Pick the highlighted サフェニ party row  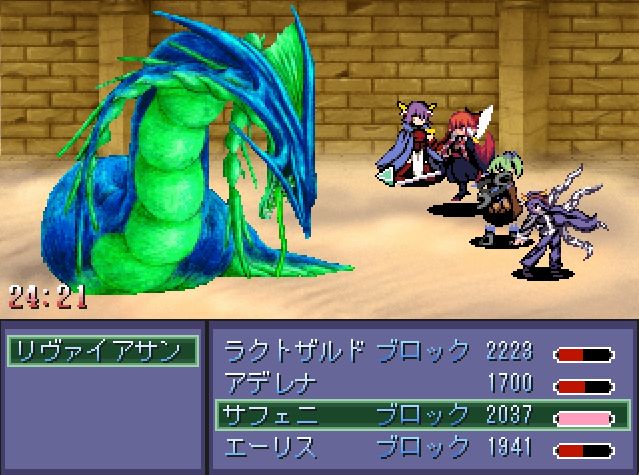pos(420,414)
